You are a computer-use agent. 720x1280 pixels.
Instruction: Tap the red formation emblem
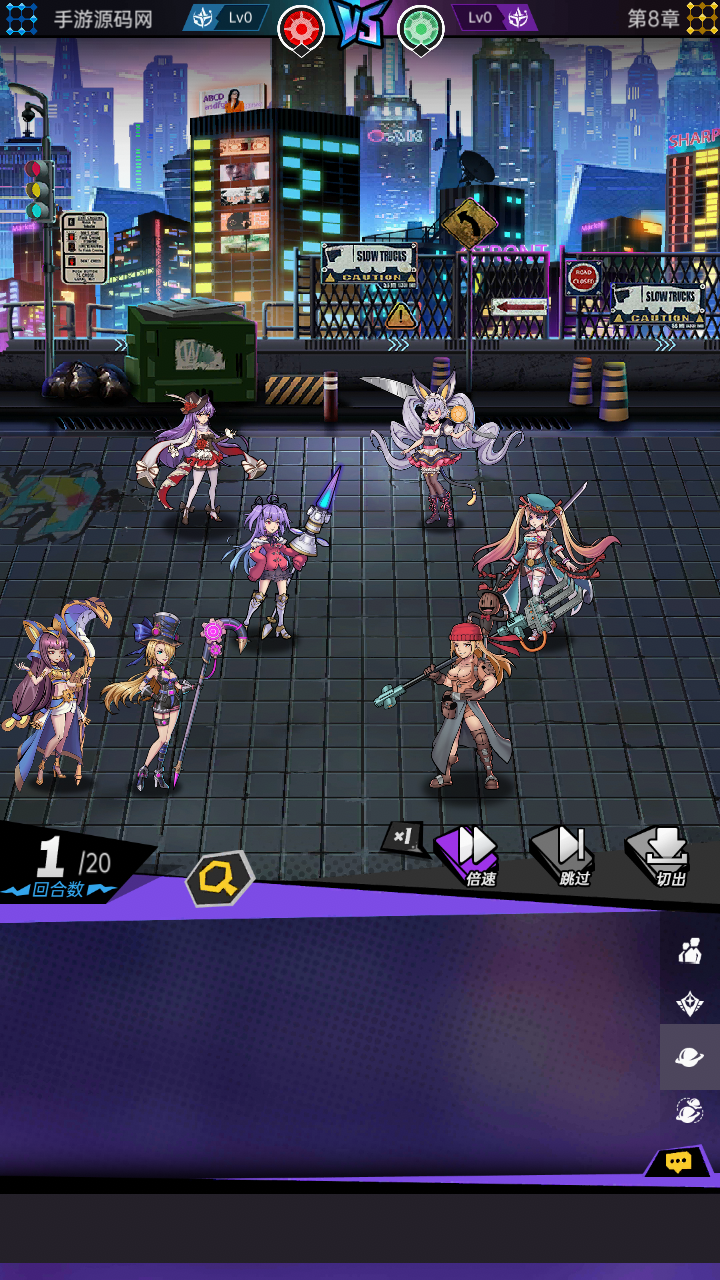(301, 28)
